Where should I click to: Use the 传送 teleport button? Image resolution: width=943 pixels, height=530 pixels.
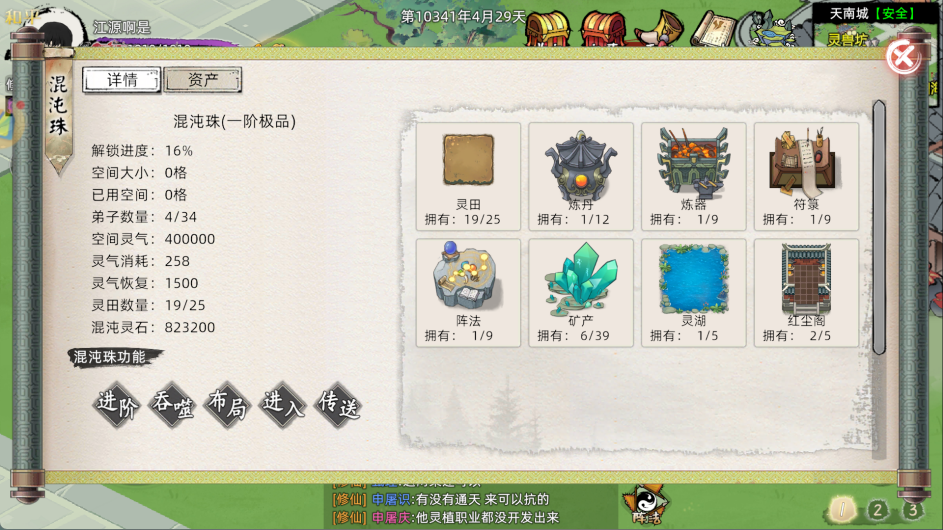pos(337,404)
